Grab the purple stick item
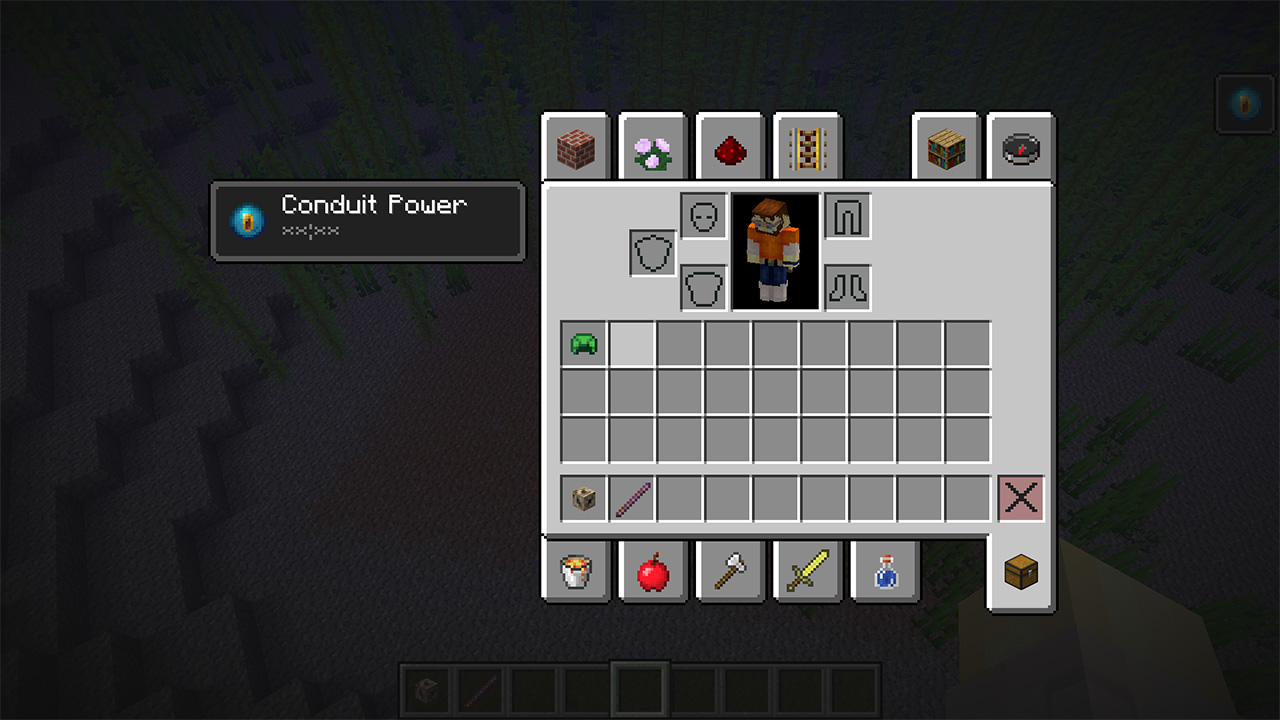Viewport: 1280px width, 720px height. click(632, 498)
